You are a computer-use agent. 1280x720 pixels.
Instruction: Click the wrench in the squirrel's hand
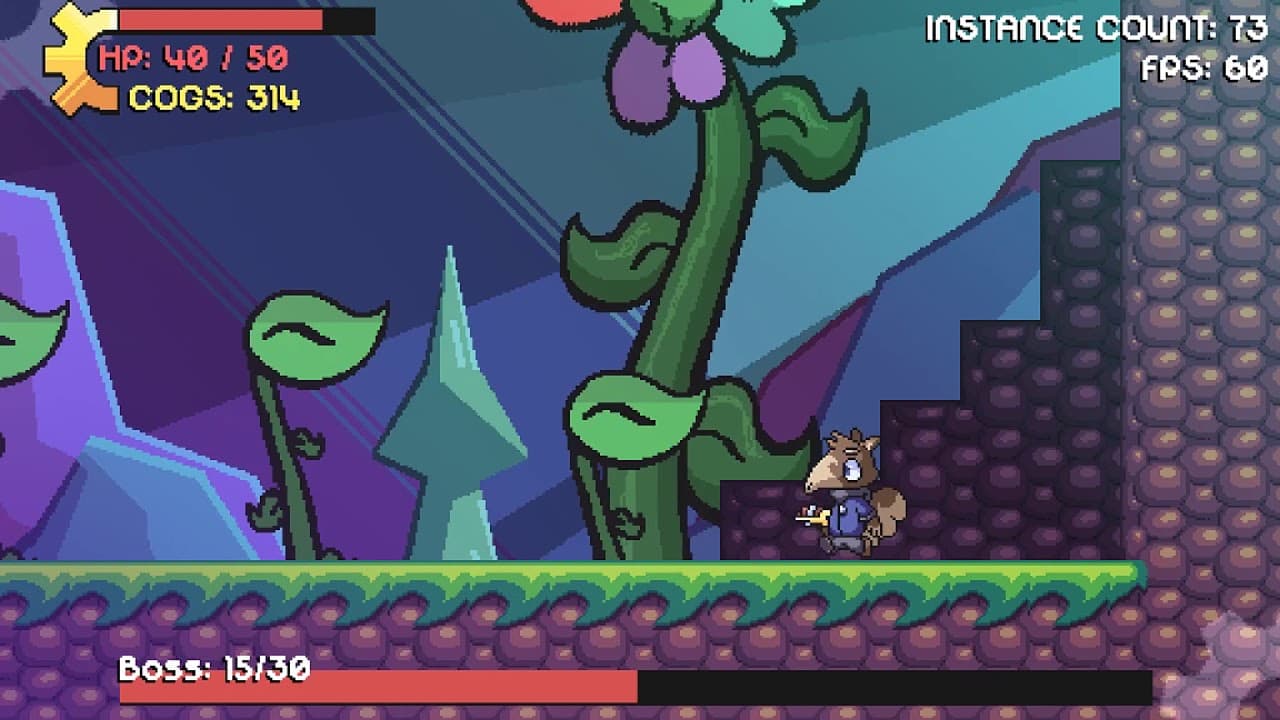coord(814,520)
